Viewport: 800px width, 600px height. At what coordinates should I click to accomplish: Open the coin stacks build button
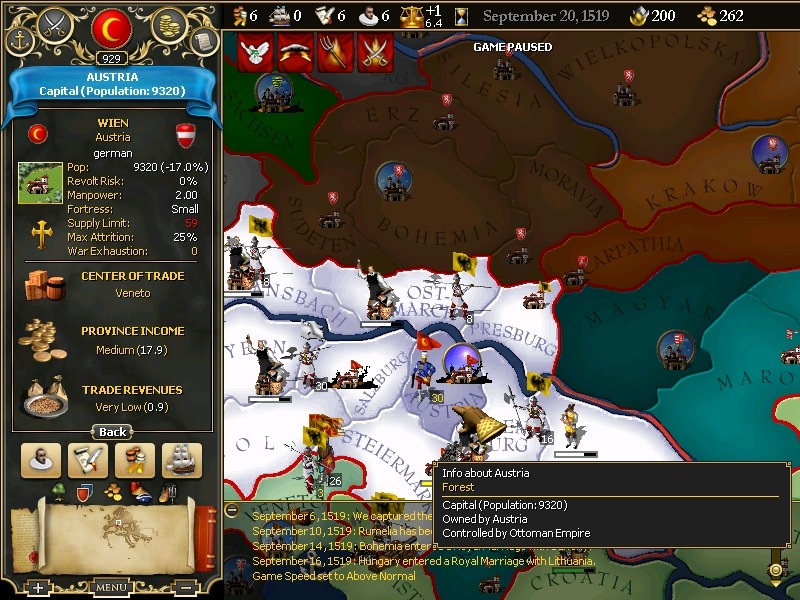click(135, 461)
